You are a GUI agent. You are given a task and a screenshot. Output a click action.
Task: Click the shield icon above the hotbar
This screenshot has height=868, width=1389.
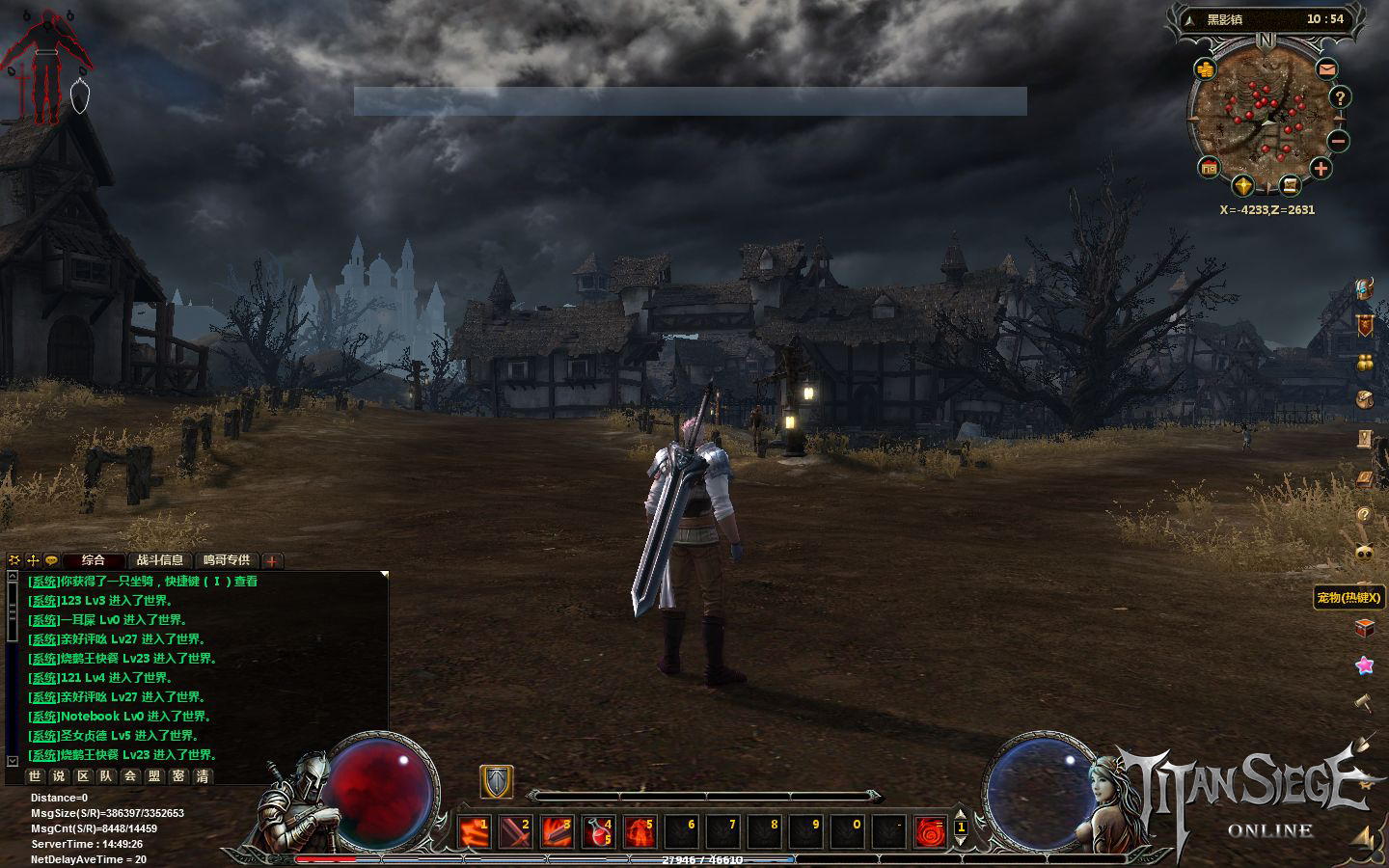pos(497,782)
